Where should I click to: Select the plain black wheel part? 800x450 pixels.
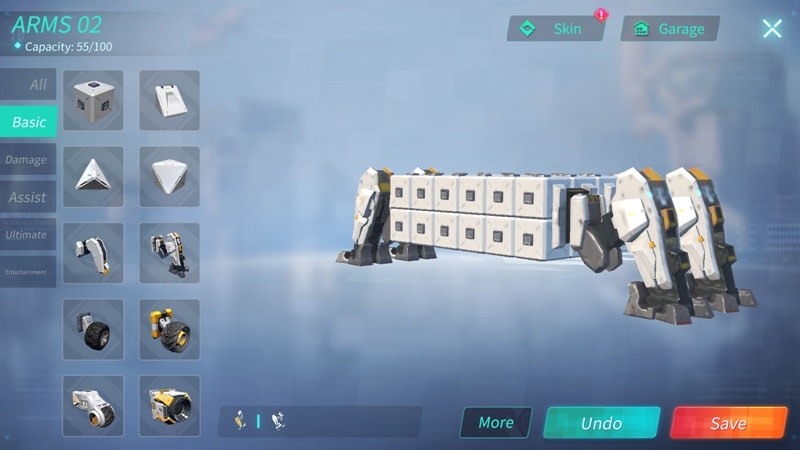(x=93, y=329)
